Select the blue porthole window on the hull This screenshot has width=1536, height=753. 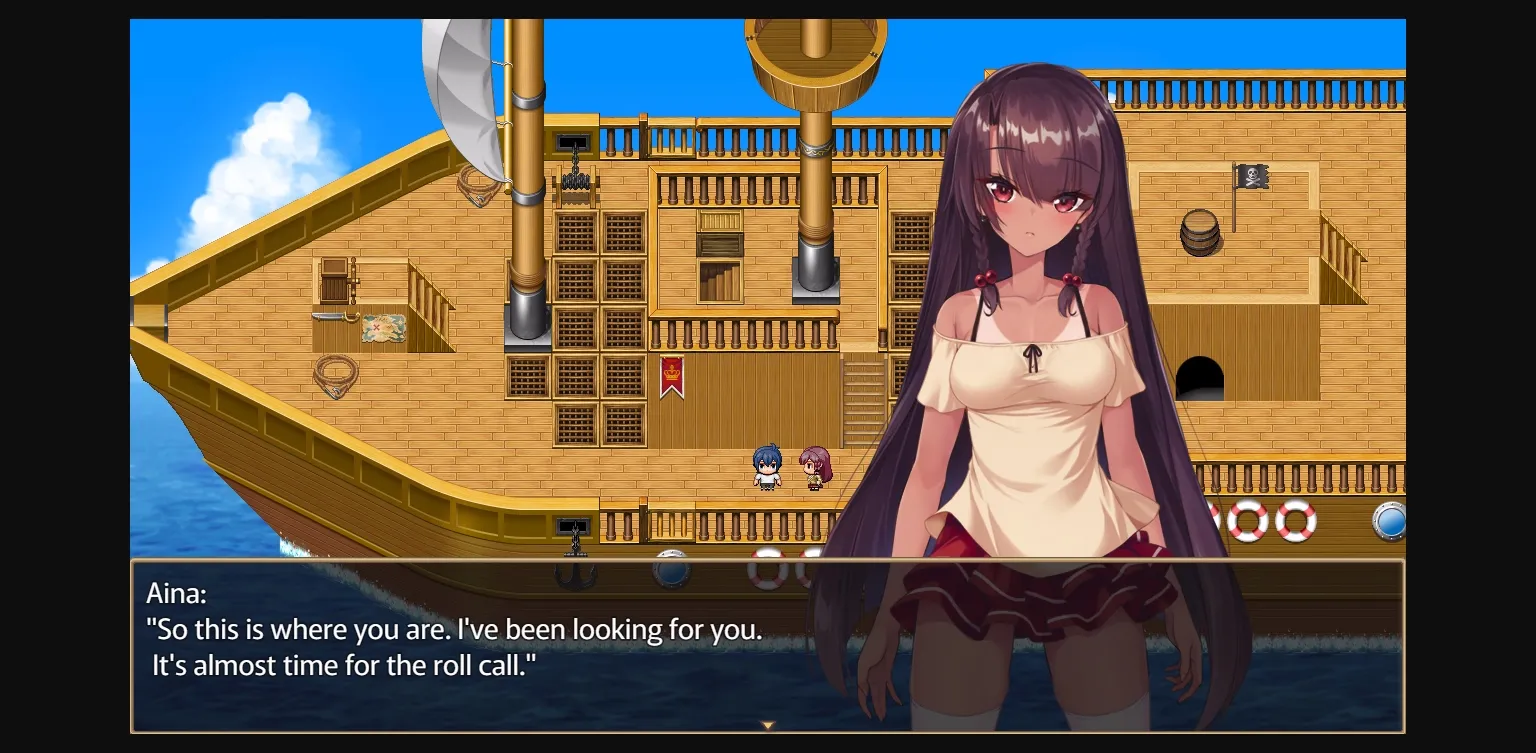pos(1390,519)
